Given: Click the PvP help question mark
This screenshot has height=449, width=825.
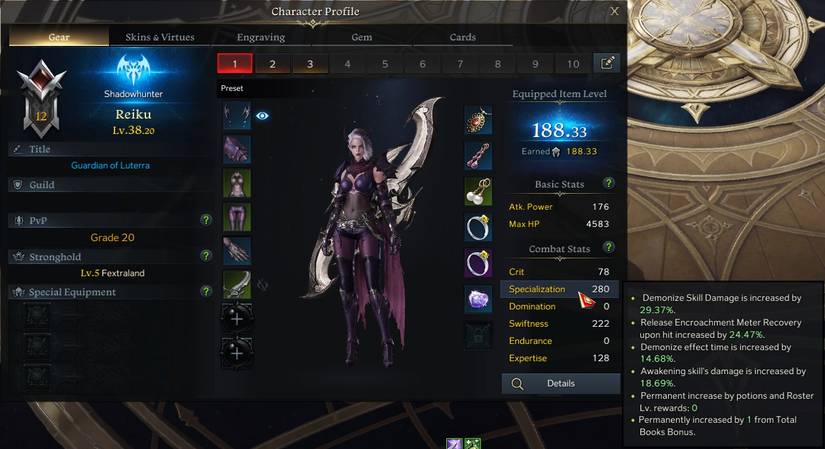Looking at the screenshot, I should point(206,219).
